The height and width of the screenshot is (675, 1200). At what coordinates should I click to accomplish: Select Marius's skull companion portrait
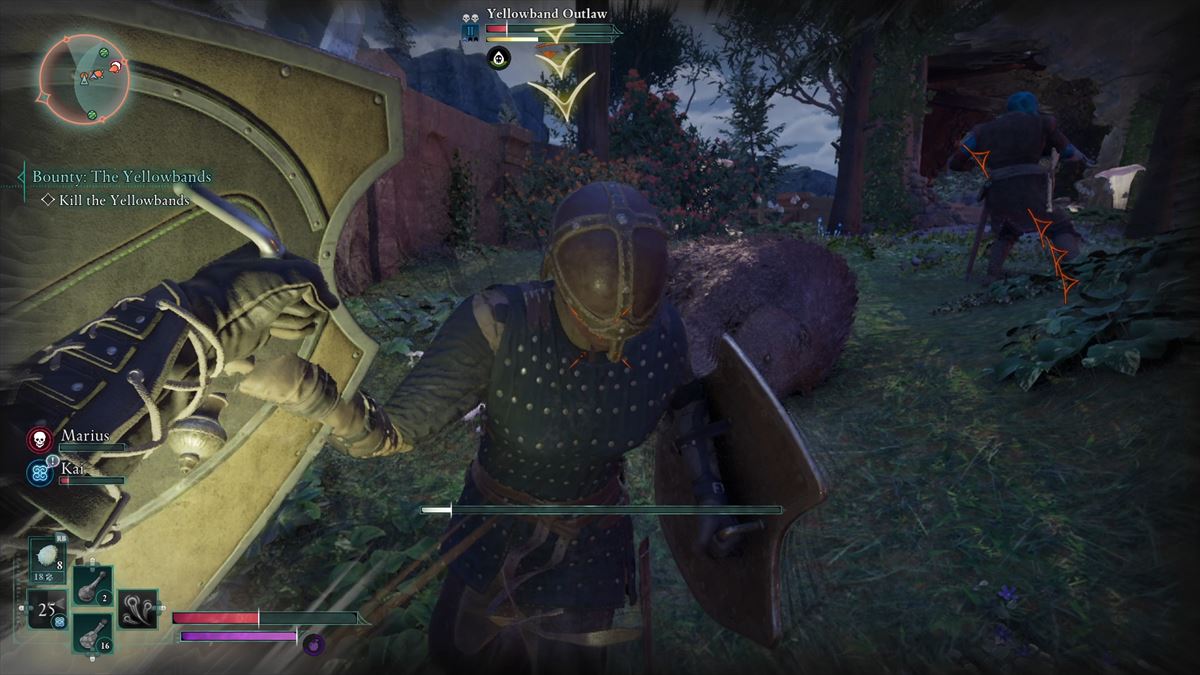coord(40,441)
